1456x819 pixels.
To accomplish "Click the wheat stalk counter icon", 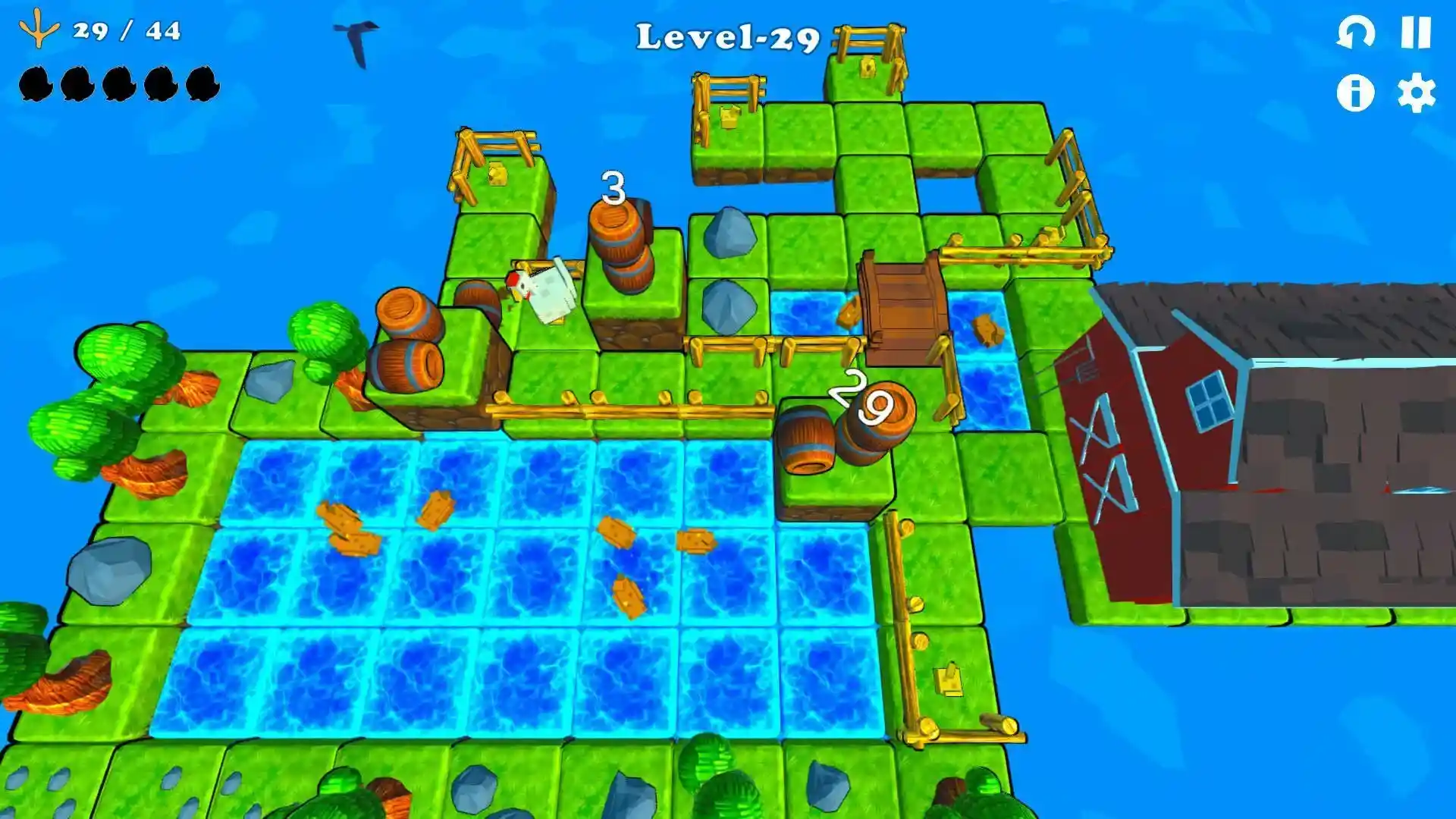I will [38, 30].
